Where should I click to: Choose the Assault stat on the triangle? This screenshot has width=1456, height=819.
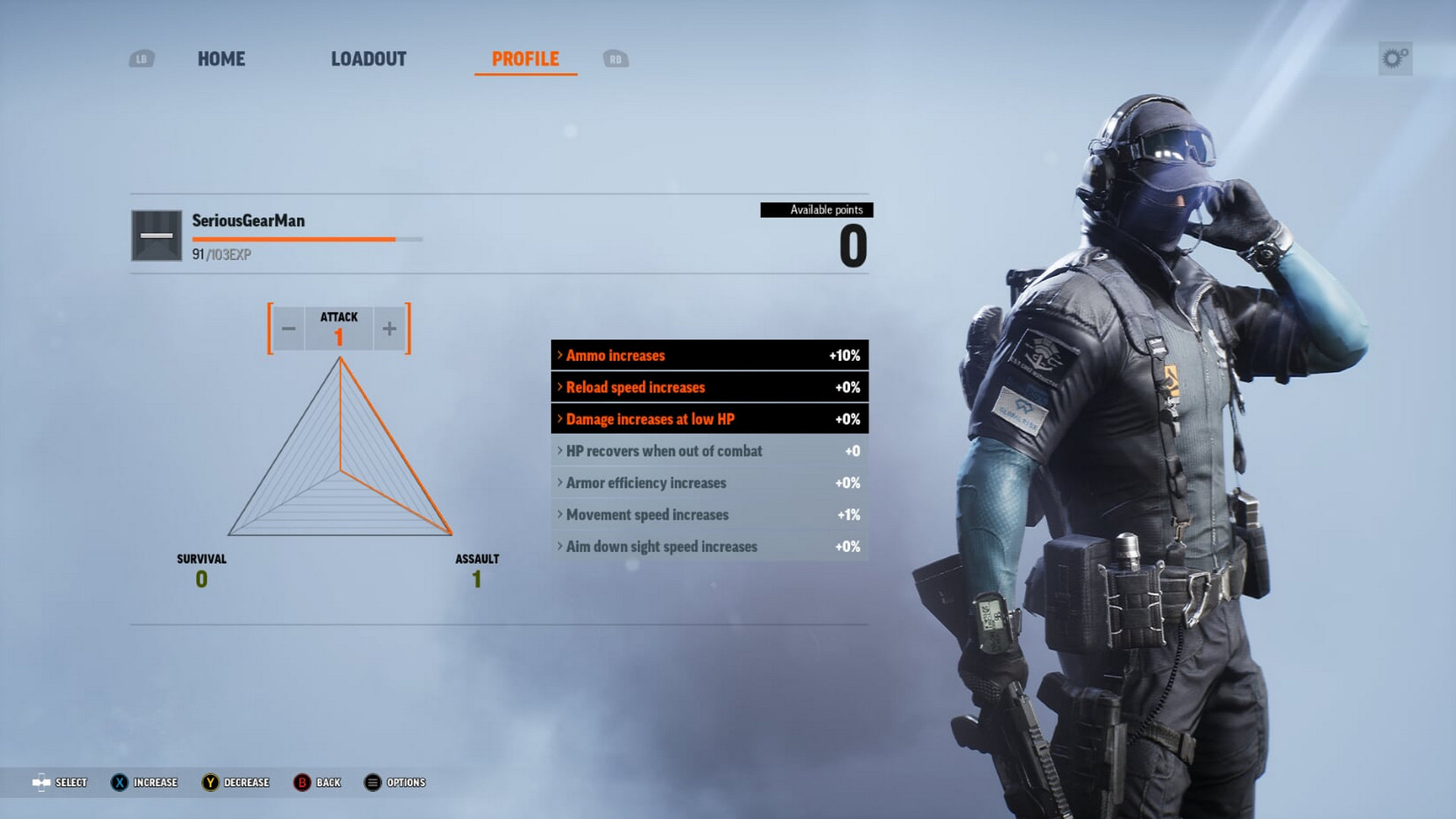pos(476,570)
